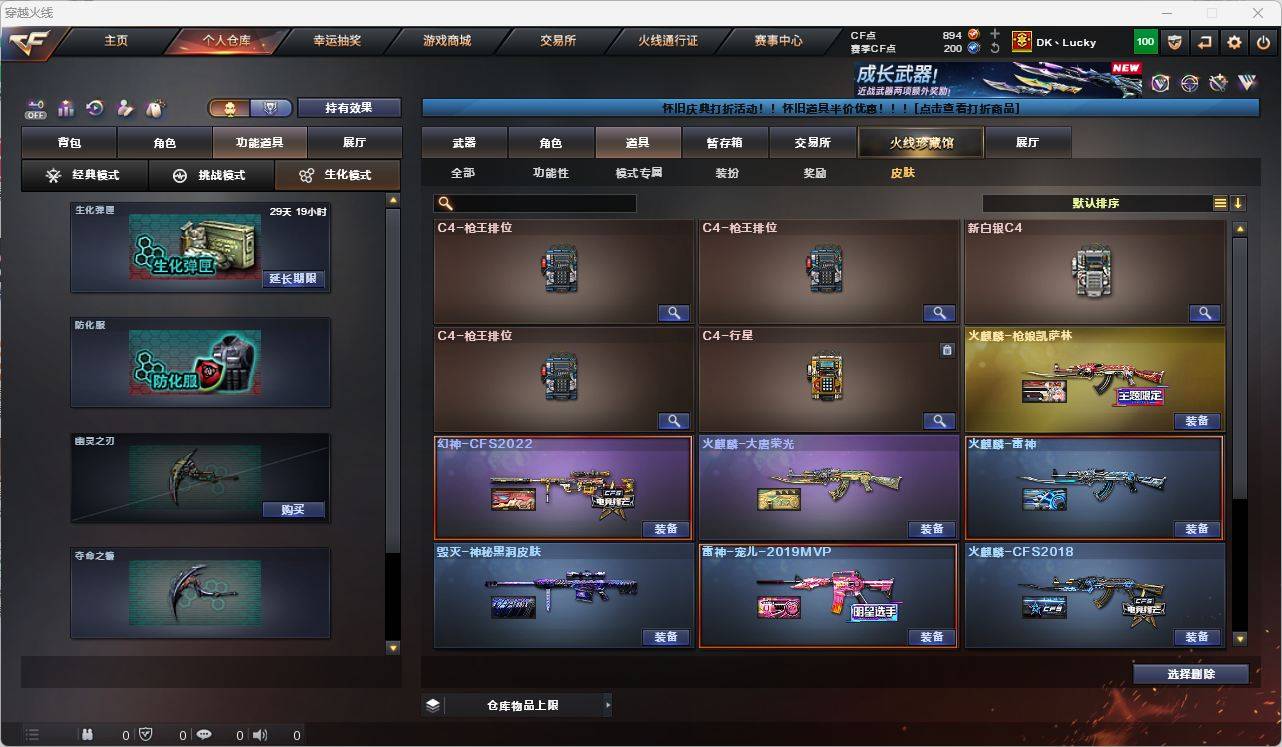Select the shield badge toggle next to skull

click(270, 107)
